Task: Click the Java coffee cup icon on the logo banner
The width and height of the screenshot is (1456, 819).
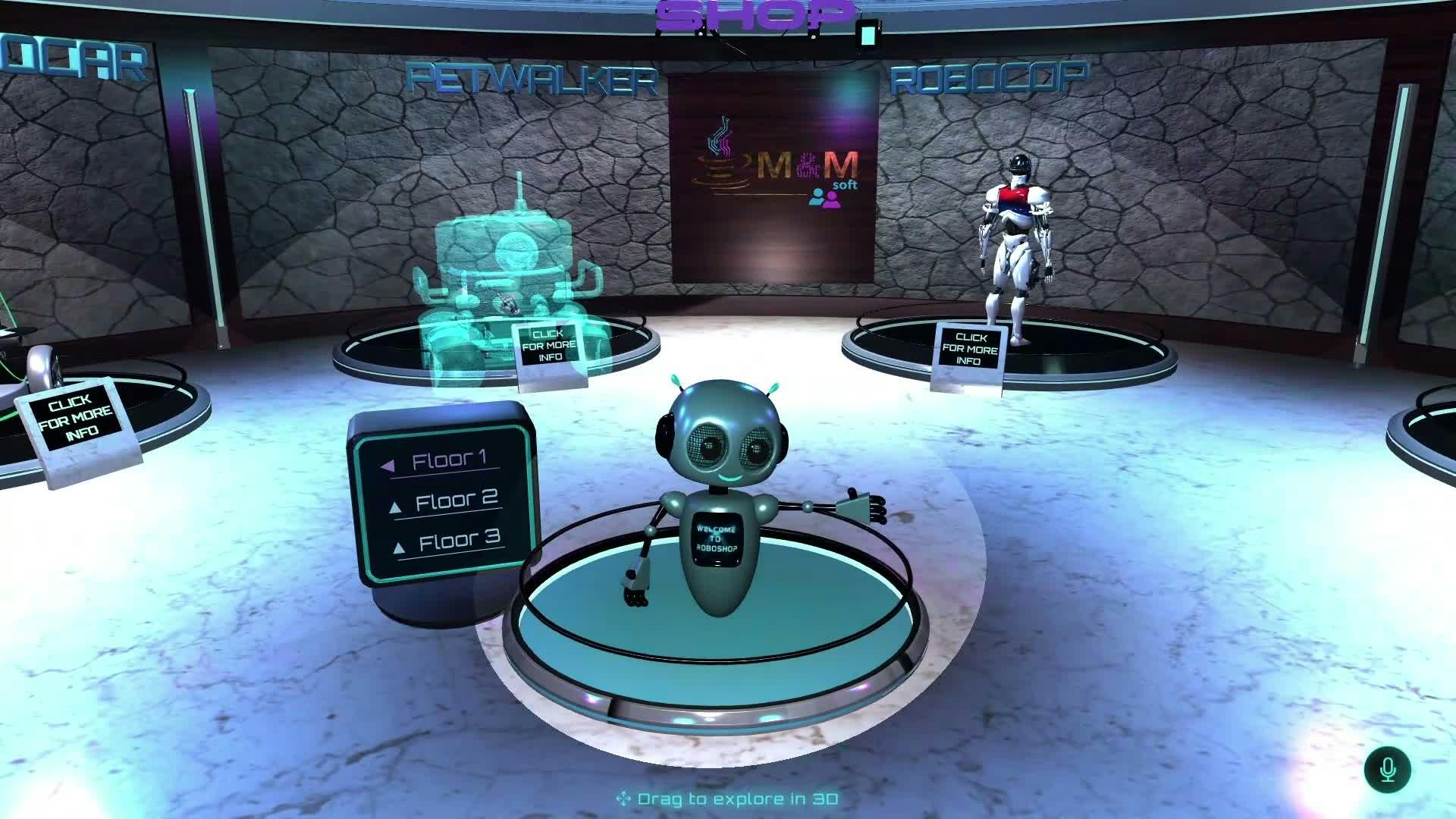Action: (x=720, y=151)
